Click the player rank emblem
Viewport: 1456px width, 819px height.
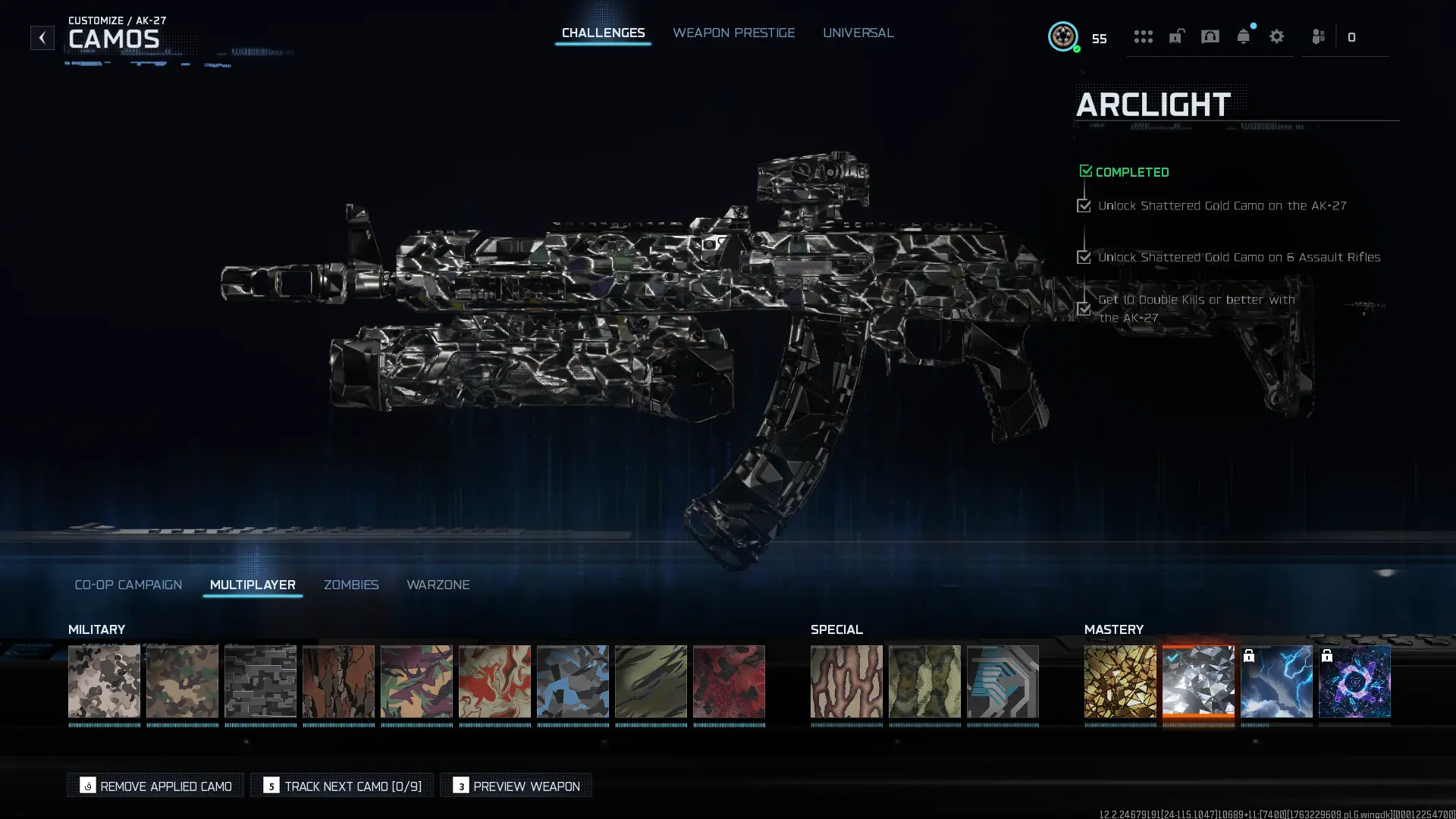click(x=1064, y=36)
